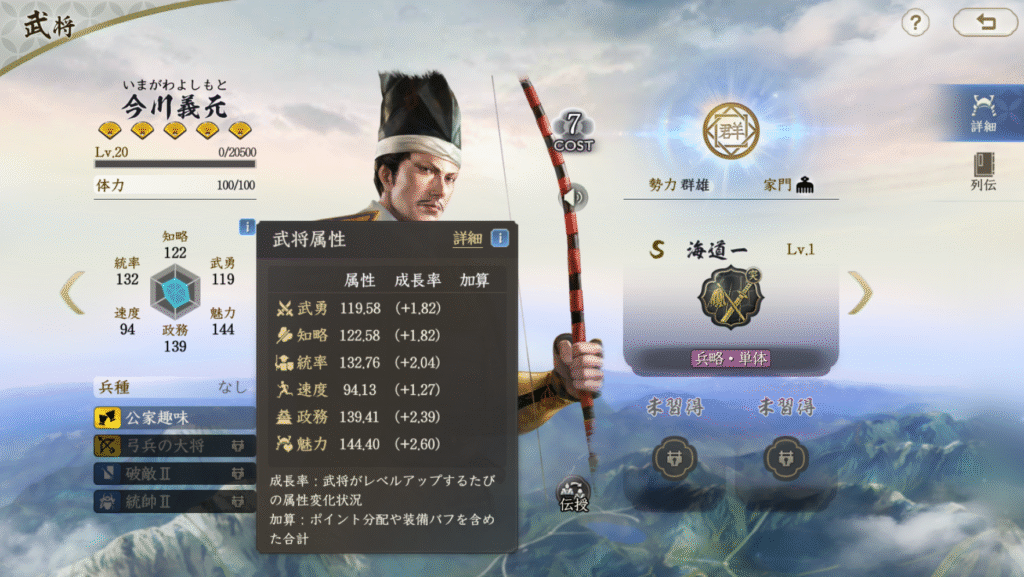Click the 詳細 link in attribute popup

(467, 239)
